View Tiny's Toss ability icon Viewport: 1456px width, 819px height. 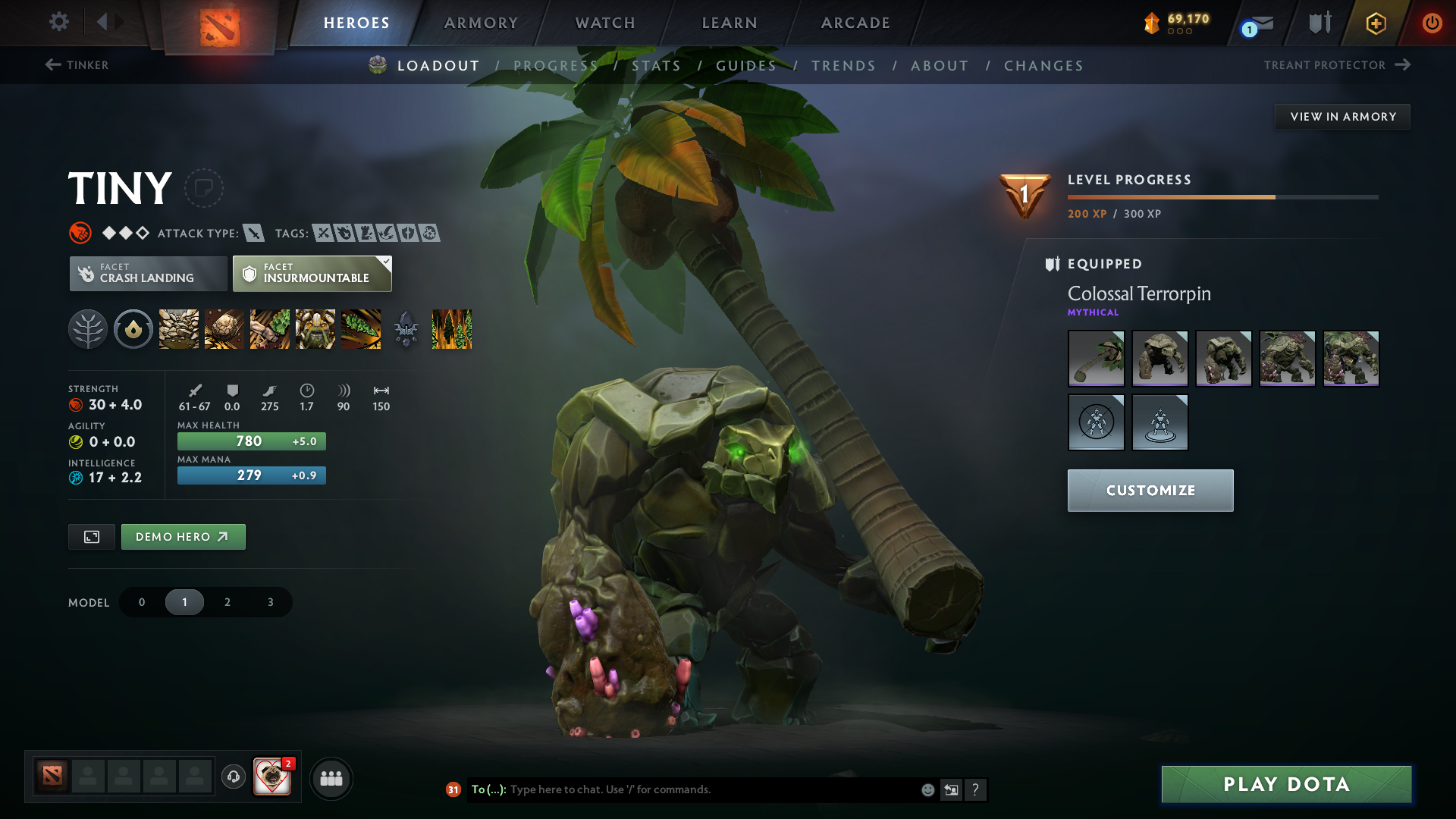click(x=224, y=329)
